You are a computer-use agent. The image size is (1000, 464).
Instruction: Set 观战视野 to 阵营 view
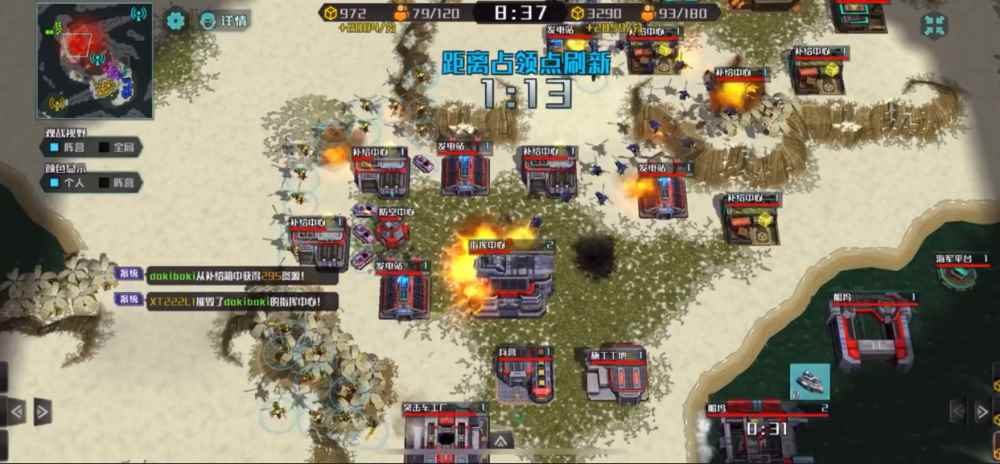(67, 148)
